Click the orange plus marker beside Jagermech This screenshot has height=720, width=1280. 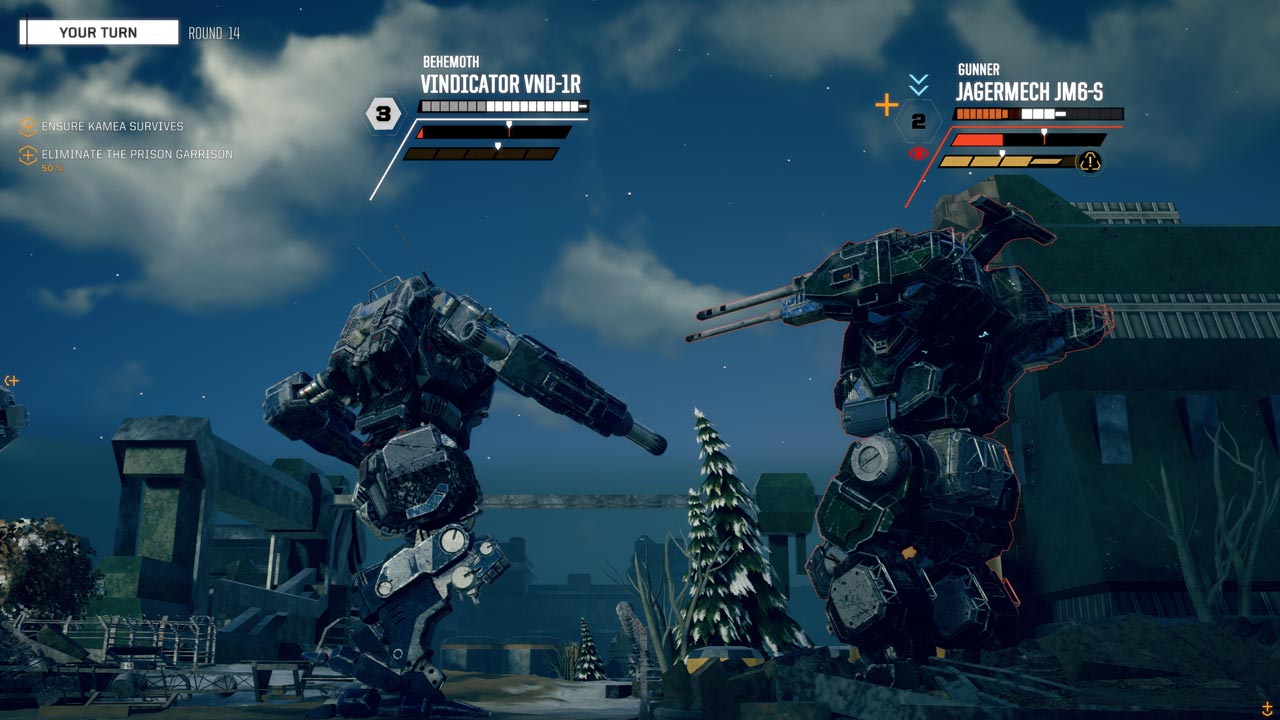coord(886,105)
